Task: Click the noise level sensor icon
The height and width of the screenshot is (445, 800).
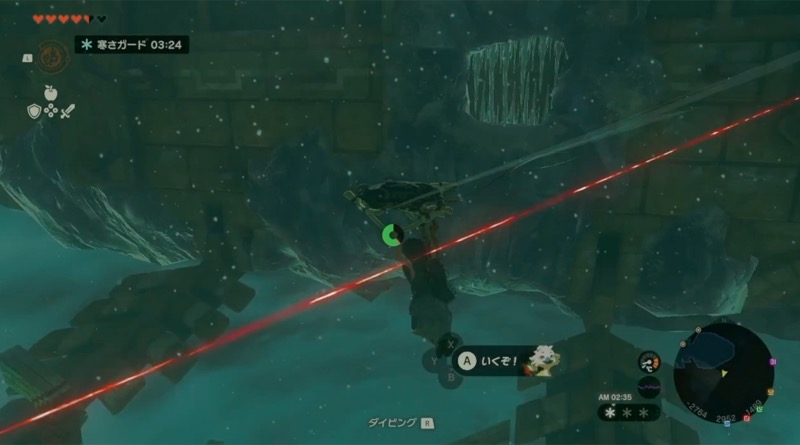Action: coord(648,388)
